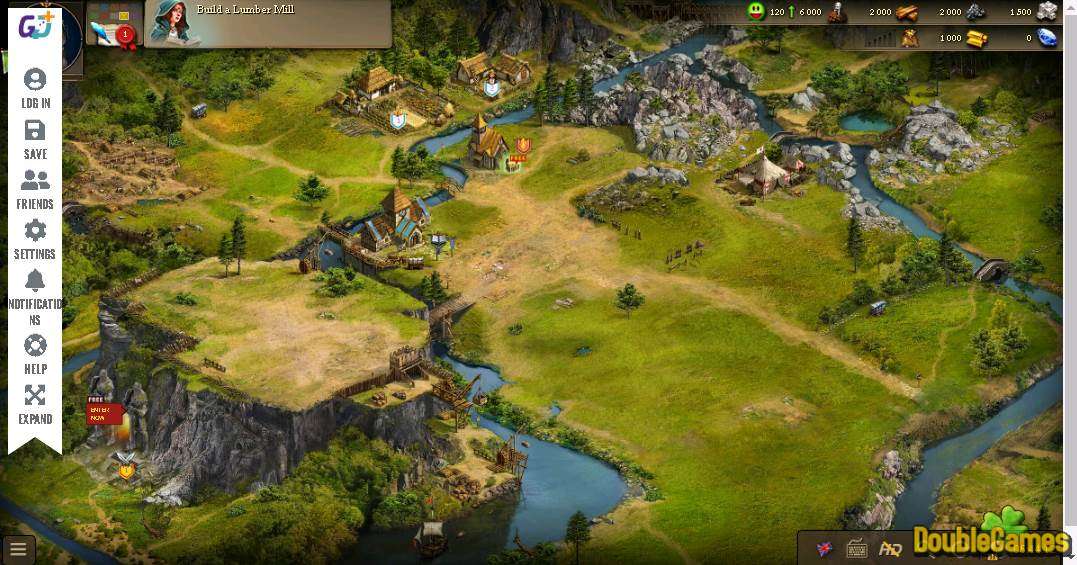The image size is (1077, 565).
Task: Select the green smiley population icon
Action: (756, 12)
